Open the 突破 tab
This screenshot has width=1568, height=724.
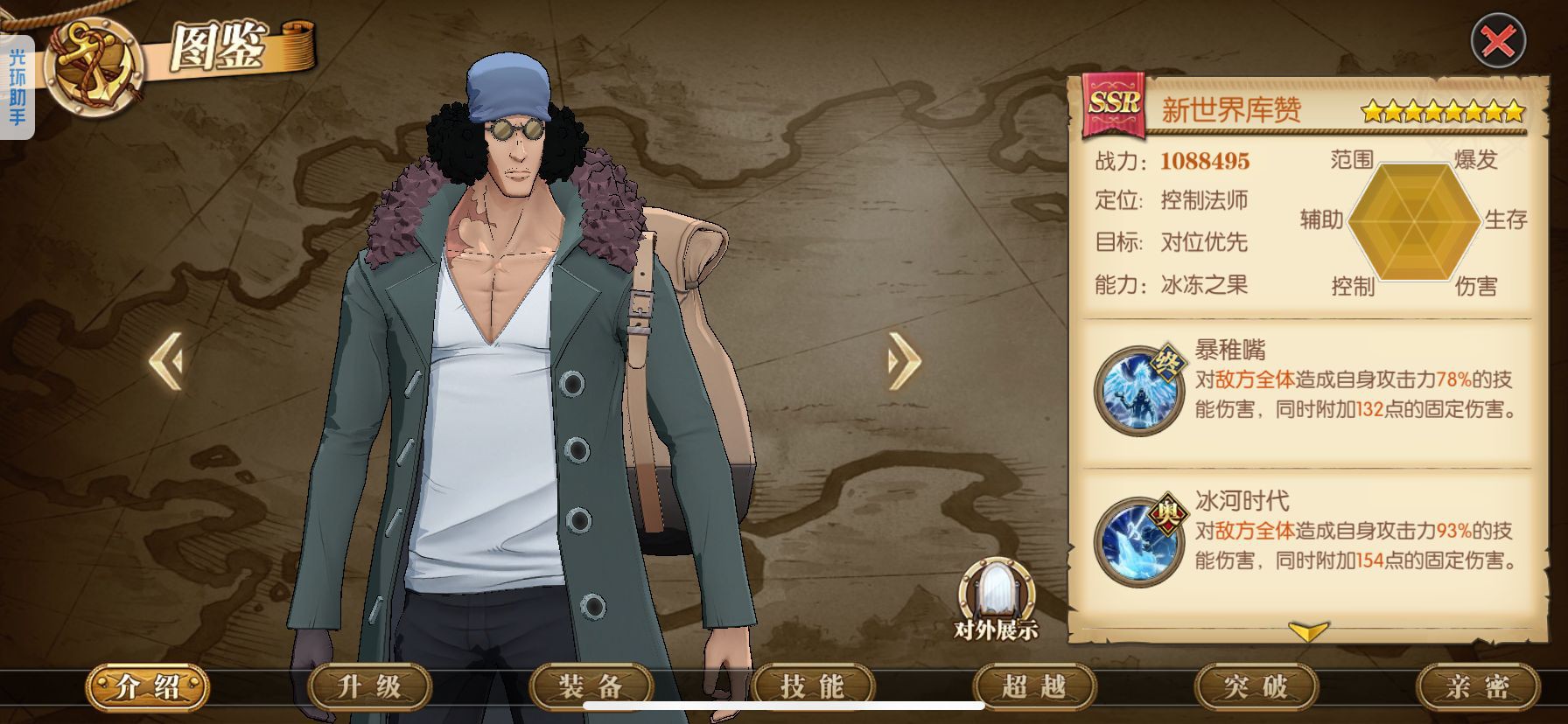[1256, 687]
